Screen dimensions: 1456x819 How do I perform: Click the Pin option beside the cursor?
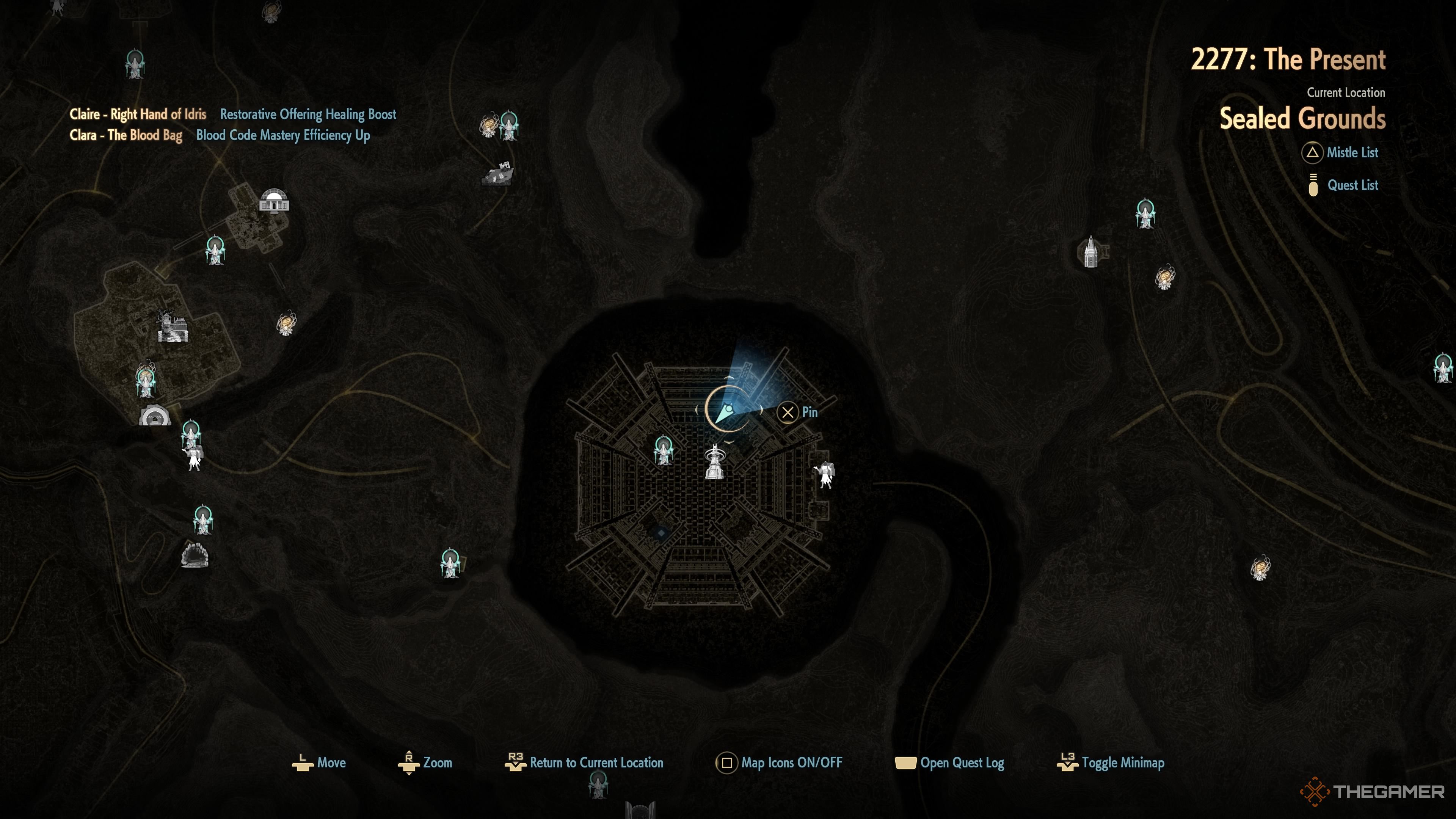[x=797, y=412]
